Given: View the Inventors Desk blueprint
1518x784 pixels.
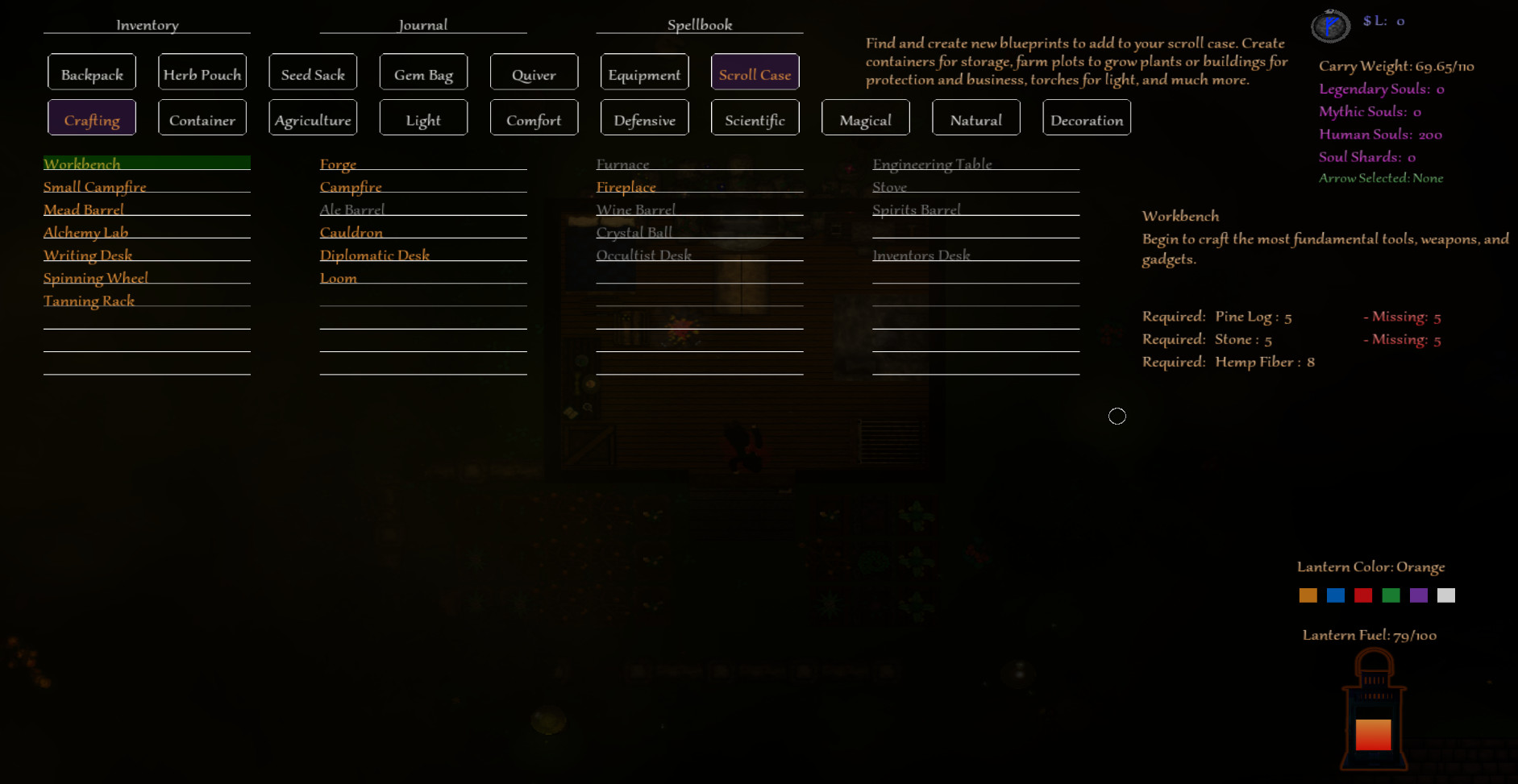Looking at the screenshot, I should [x=921, y=255].
